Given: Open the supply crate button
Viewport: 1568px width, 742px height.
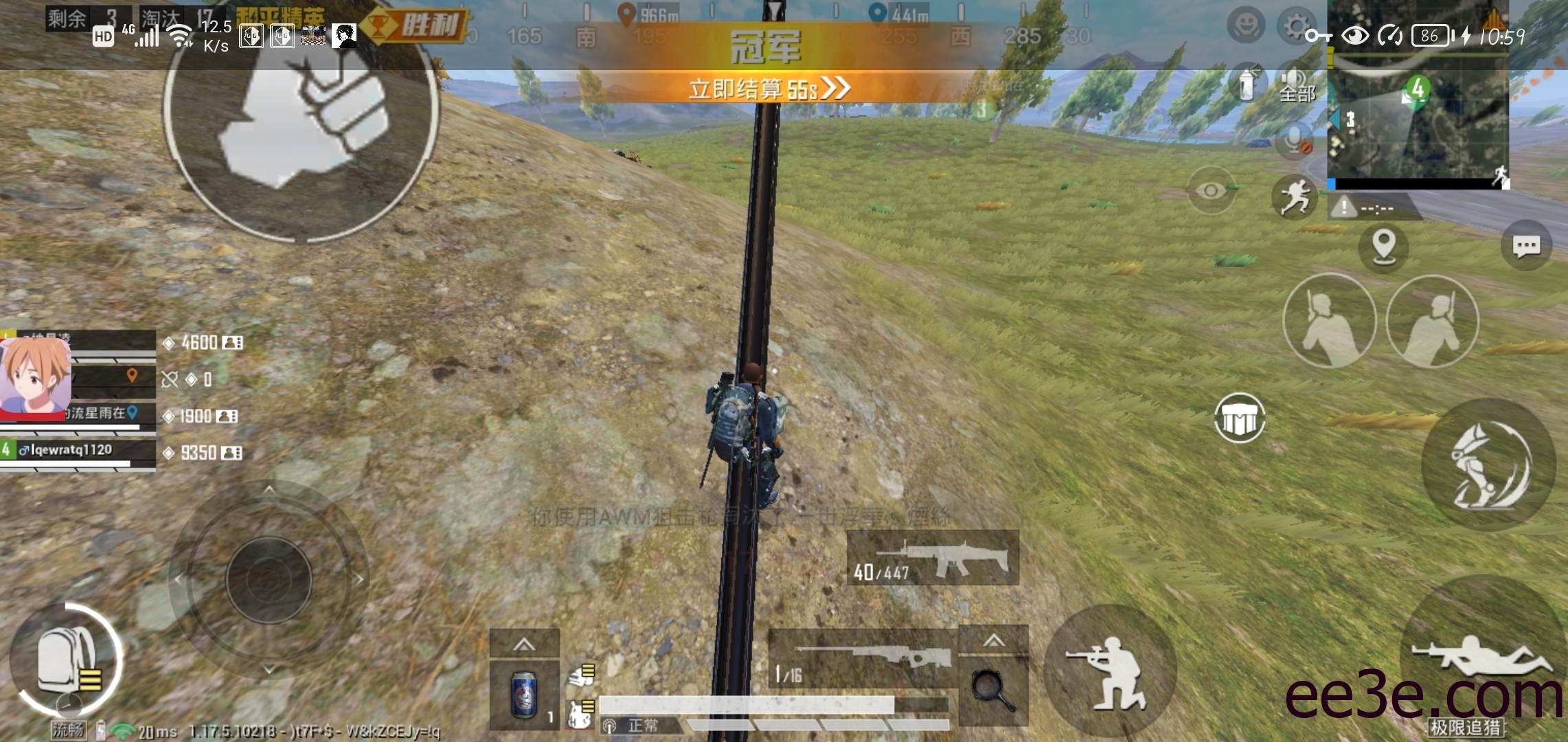Looking at the screenshot, I should point(1240,418).
